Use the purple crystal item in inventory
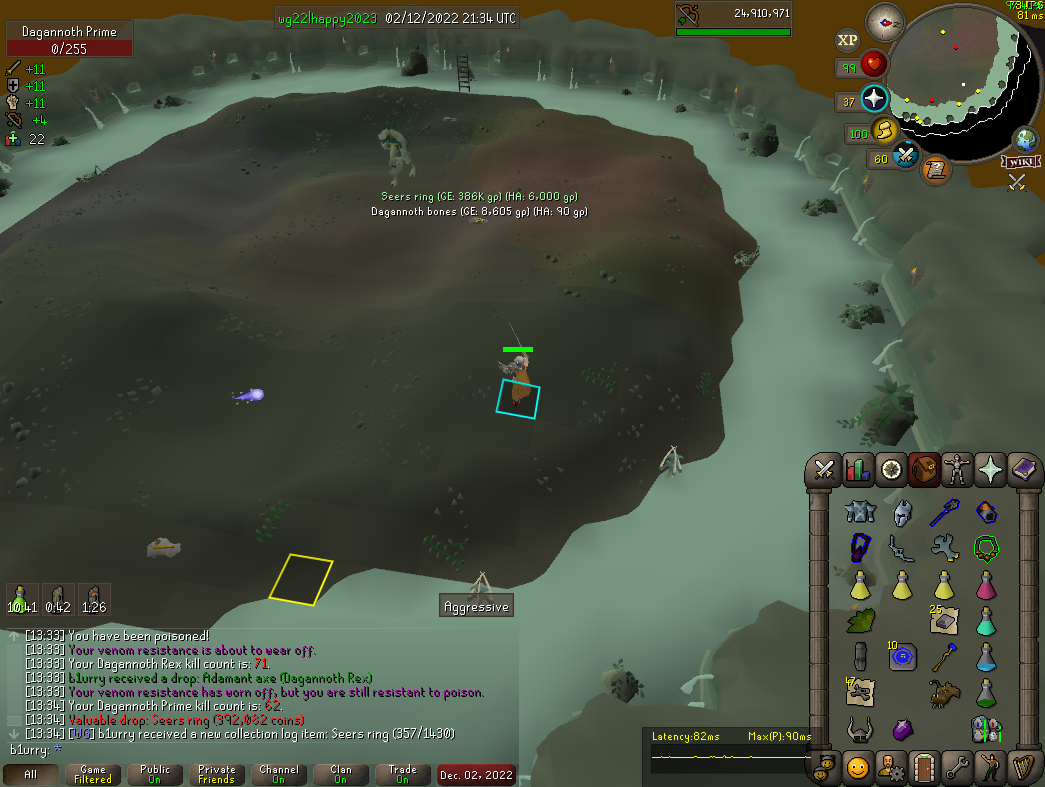 coord(902,729)
